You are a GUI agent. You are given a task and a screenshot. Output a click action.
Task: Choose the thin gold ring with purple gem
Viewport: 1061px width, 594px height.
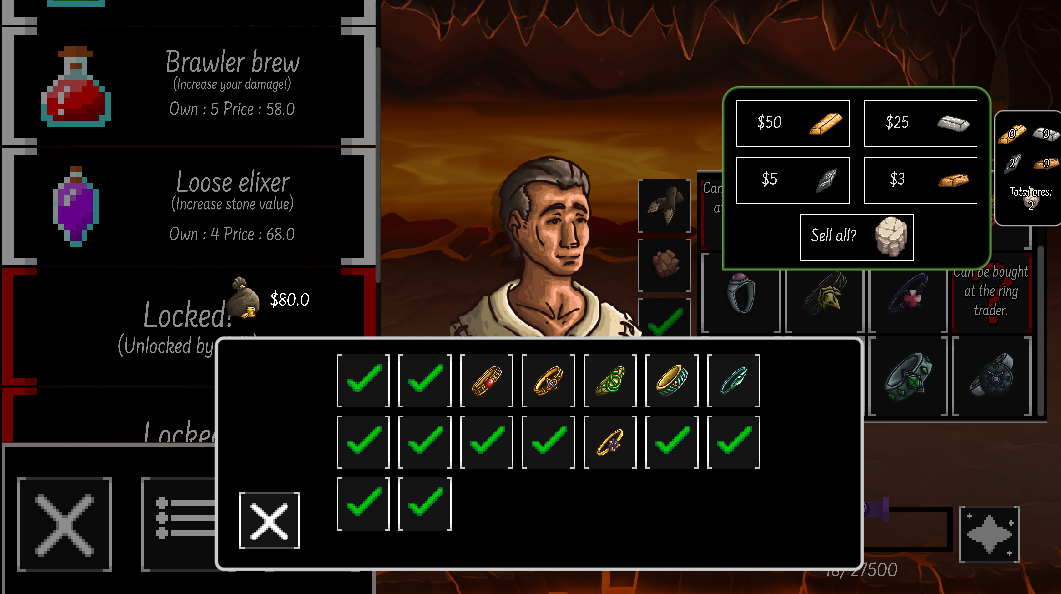(x=611, y=442)
